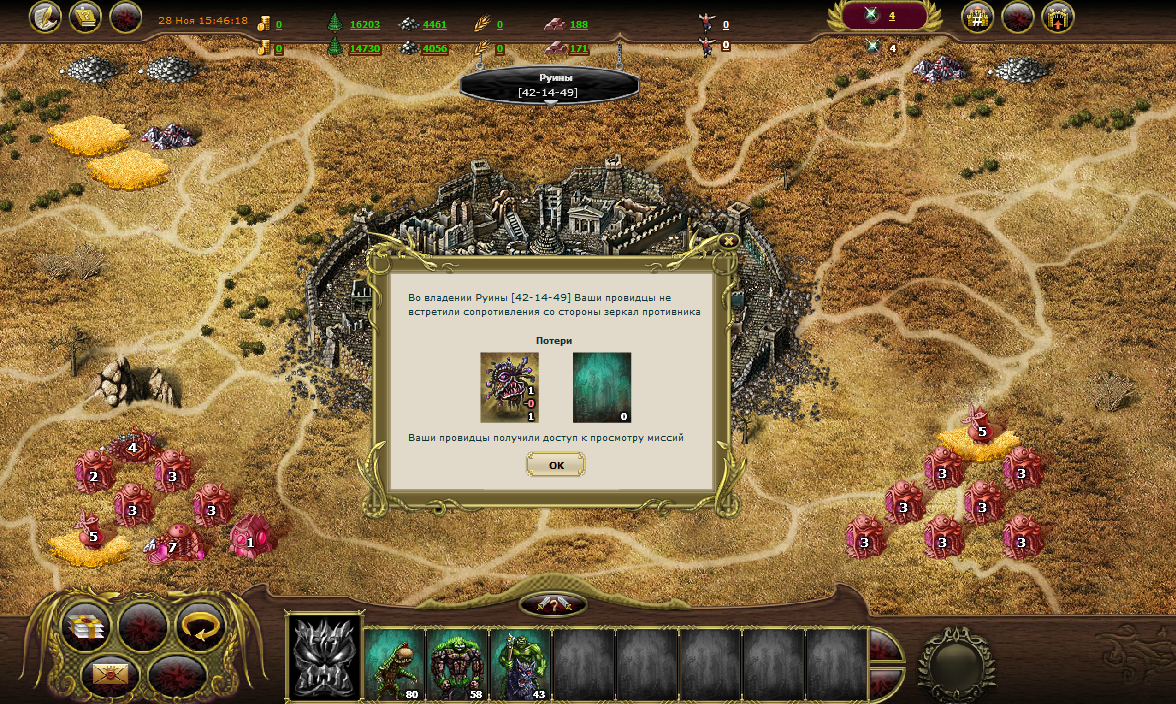Click the castle with hash symbol icon
This screenshot has width=1176, height=704.
977,17
